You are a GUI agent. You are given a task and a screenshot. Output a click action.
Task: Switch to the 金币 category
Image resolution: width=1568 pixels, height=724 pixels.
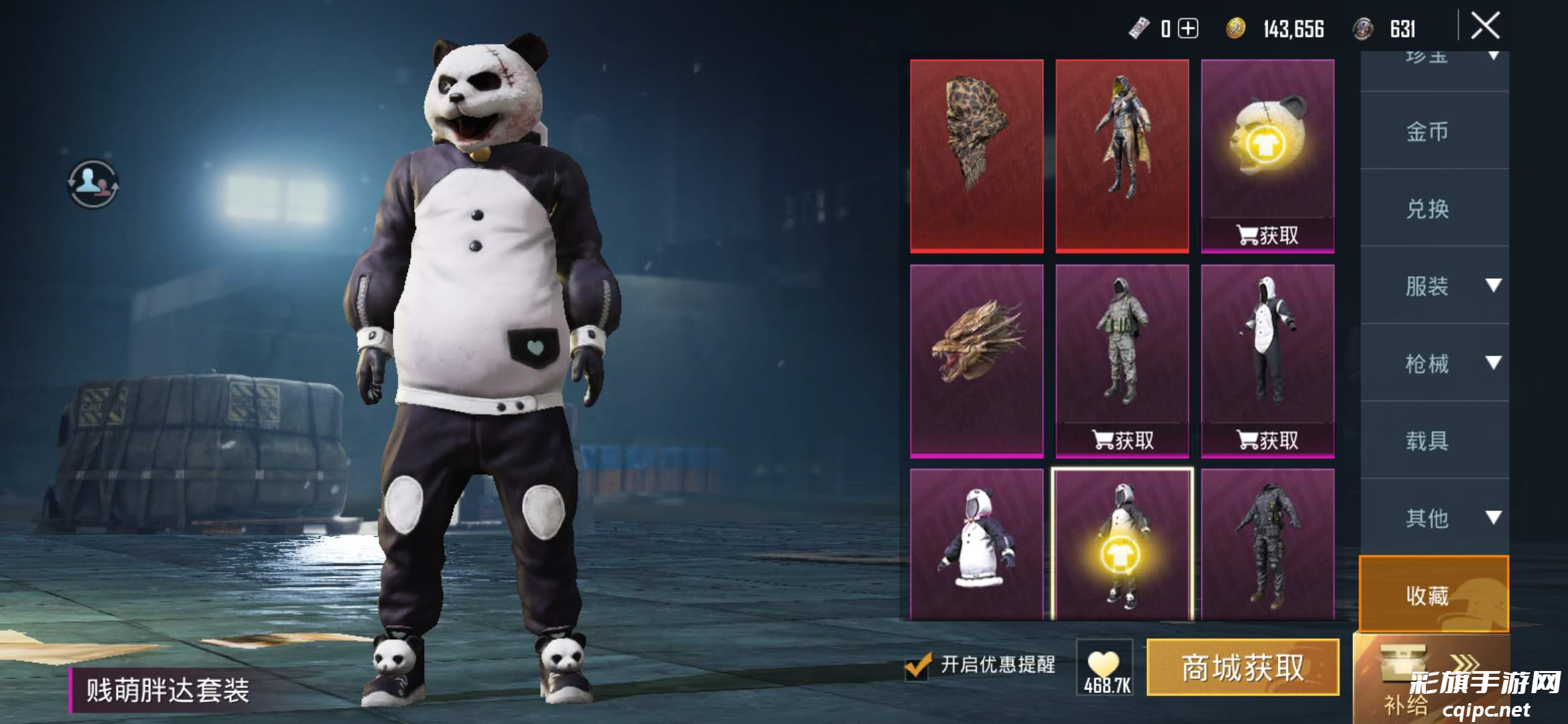click(1427, 131)
